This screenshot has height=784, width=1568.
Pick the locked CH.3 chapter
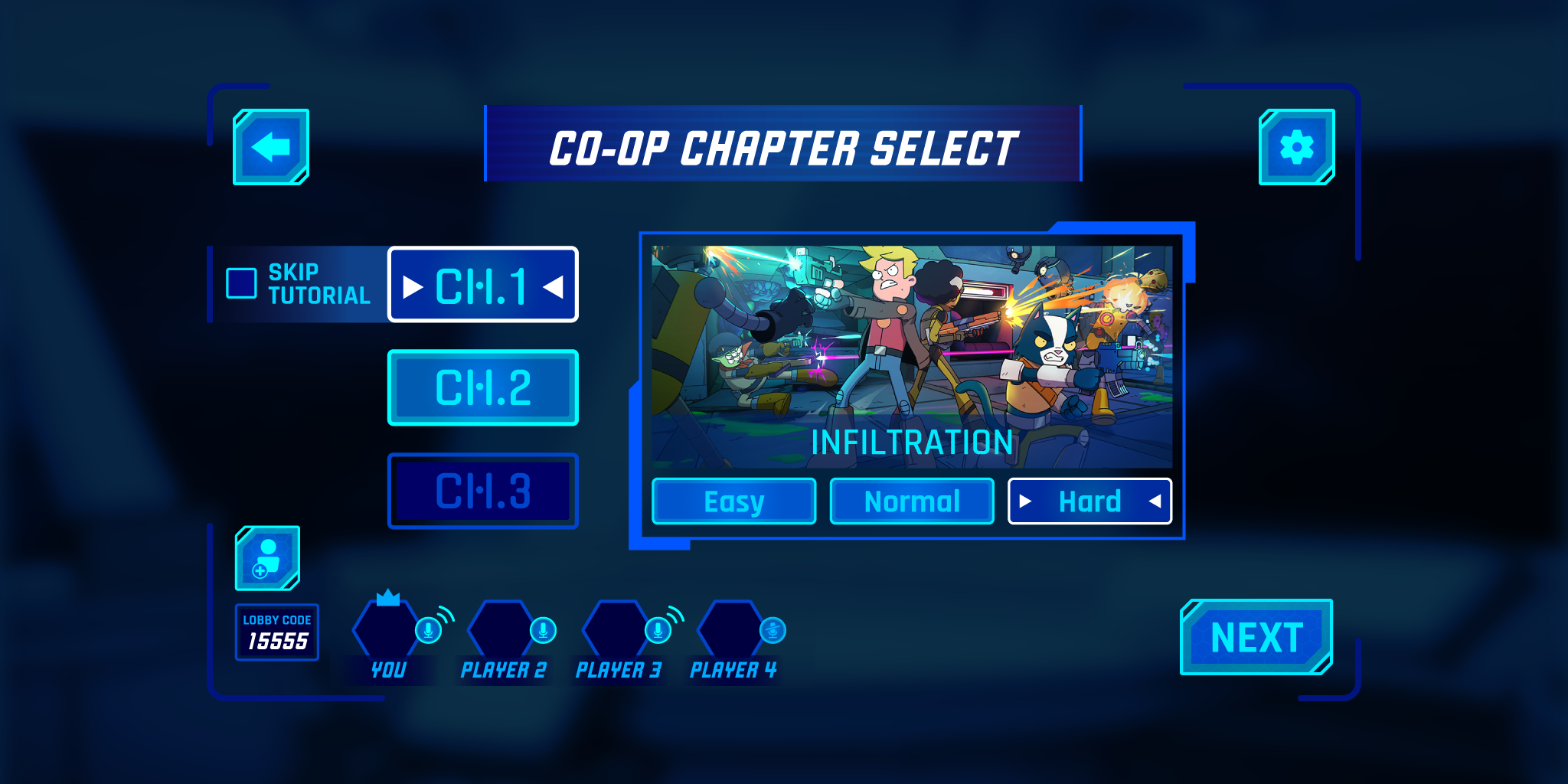(x=483, y=491)
